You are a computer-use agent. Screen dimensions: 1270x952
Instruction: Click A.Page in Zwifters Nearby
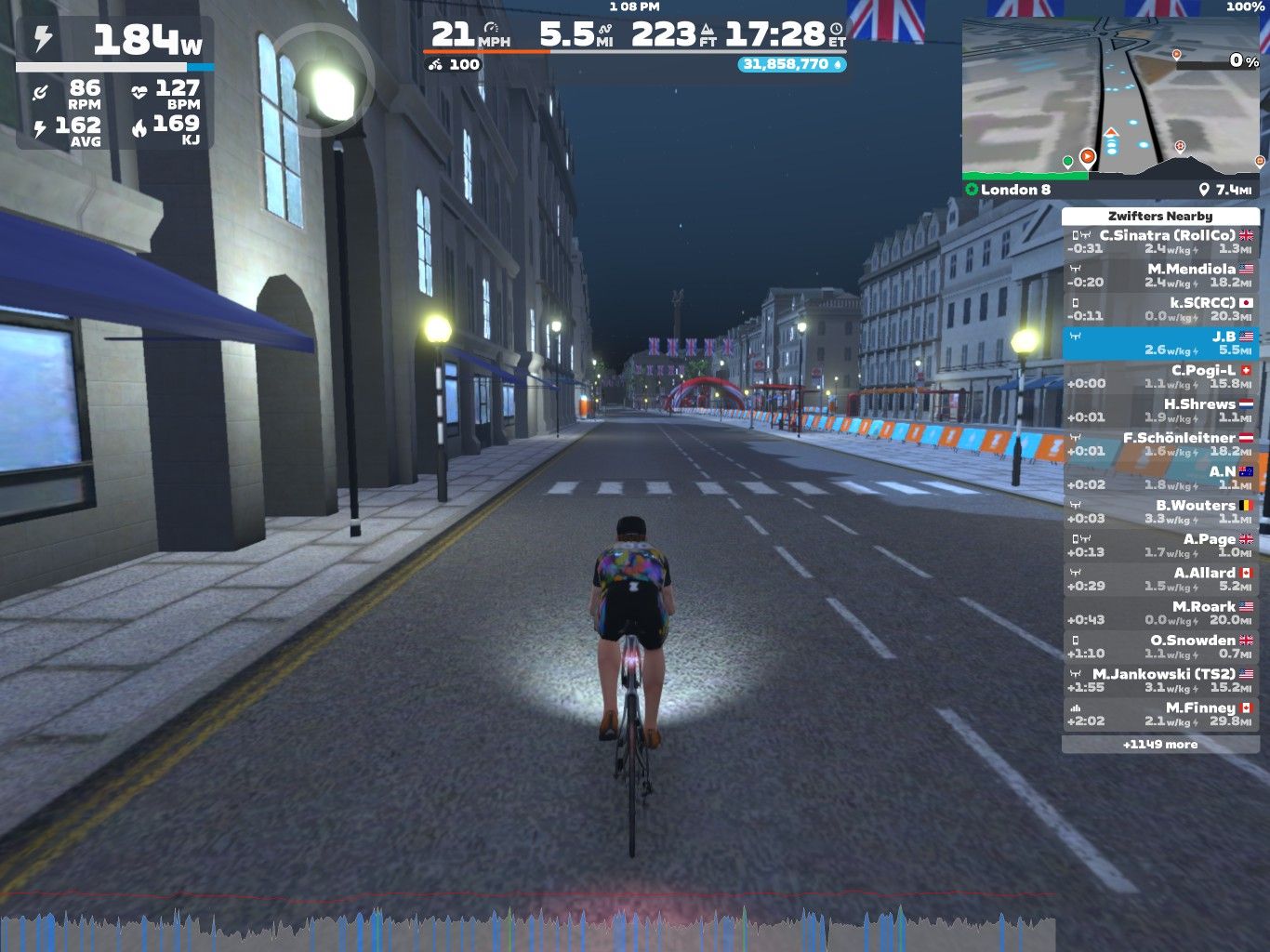(x=1160, y=545)
